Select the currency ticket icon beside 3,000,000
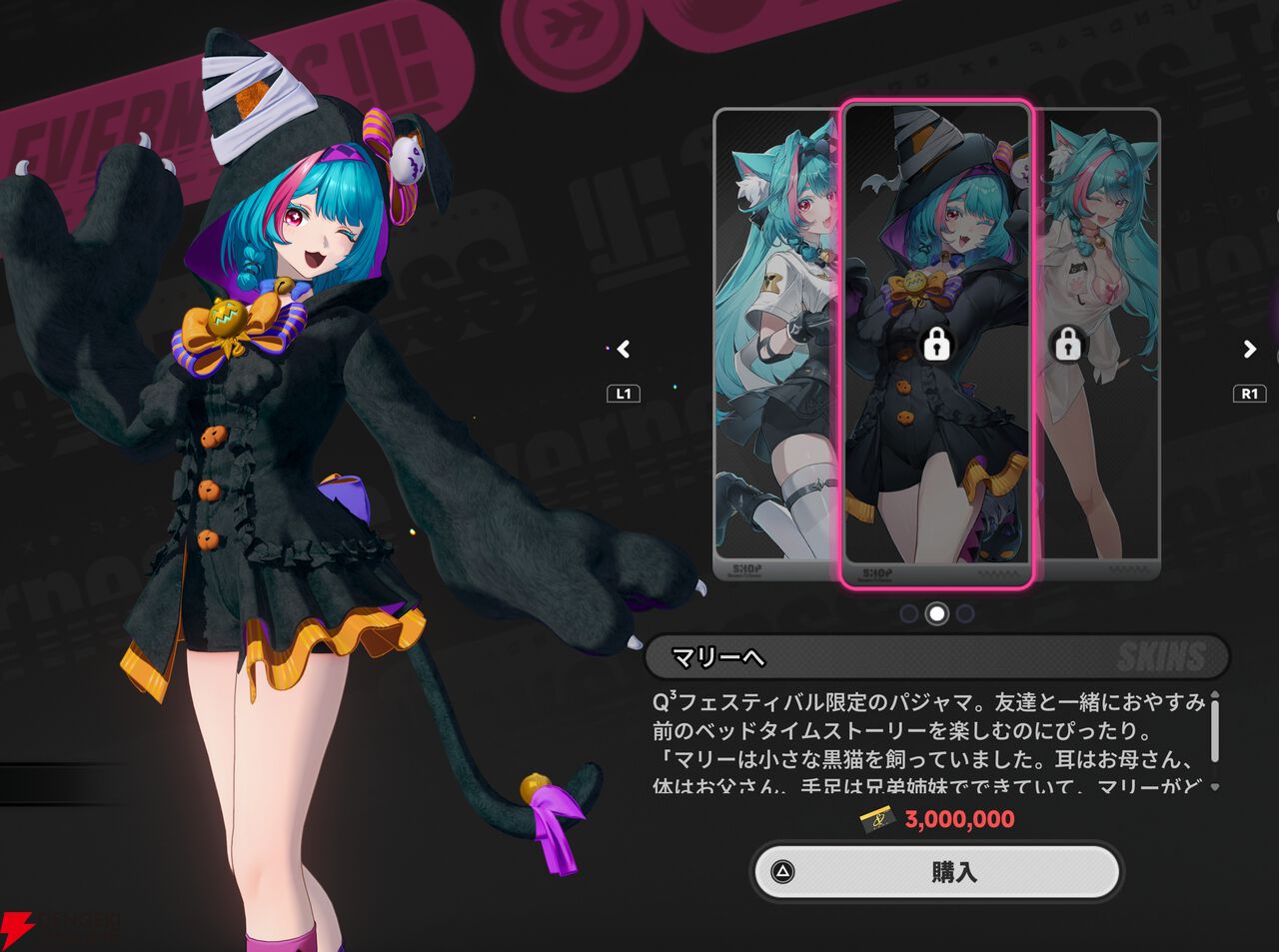This screenshot has height=952, width=1279. 877,819
